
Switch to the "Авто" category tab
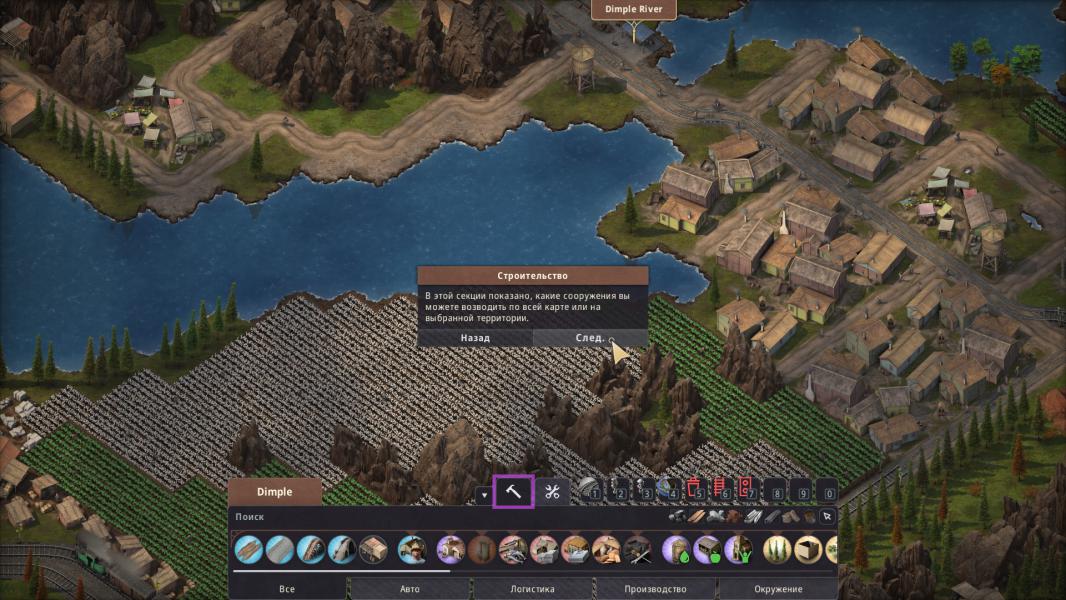click(410, 589)
